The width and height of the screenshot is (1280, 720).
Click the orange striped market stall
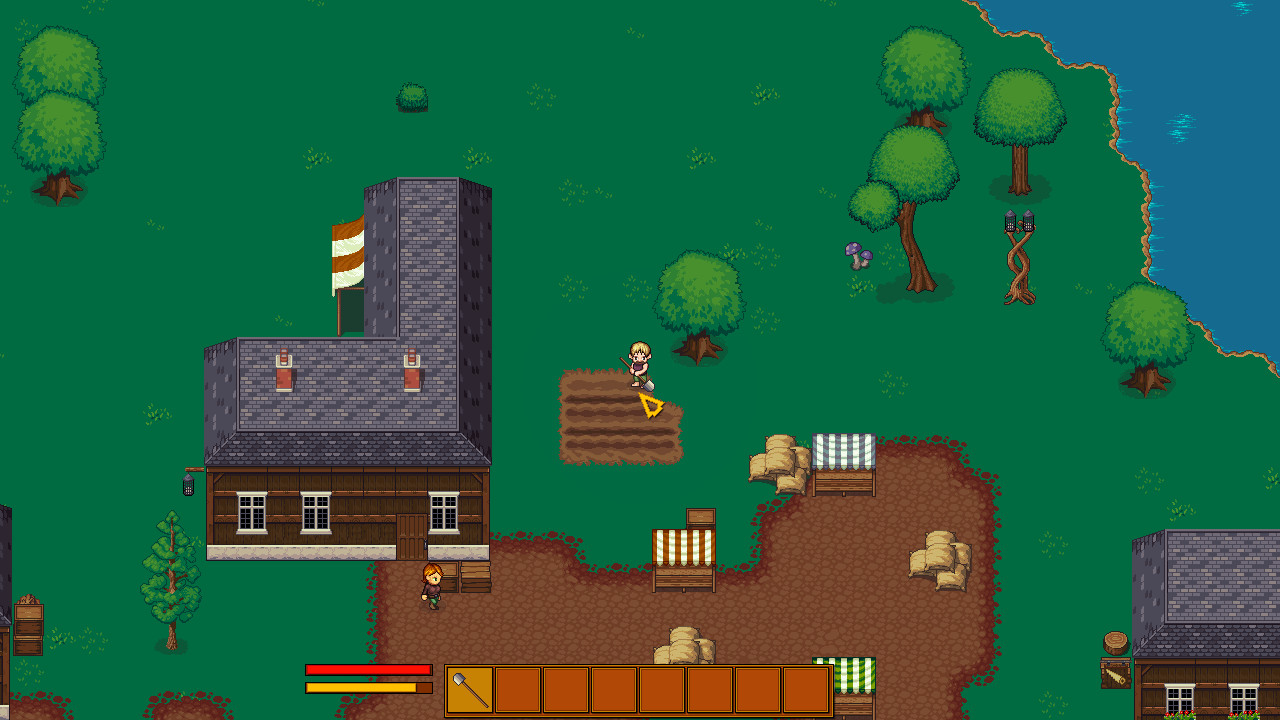(x=685, y=545)
